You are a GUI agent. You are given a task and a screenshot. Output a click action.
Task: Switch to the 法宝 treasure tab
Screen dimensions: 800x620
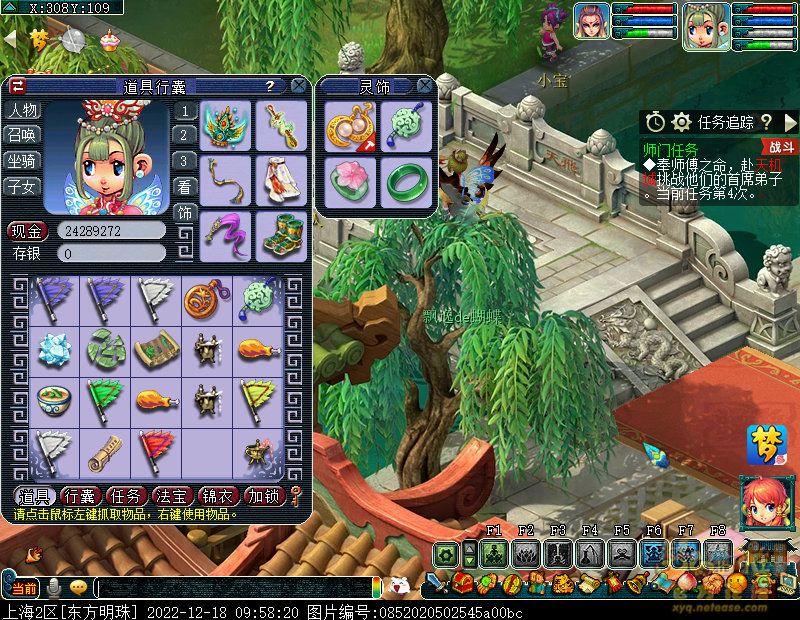[172, 496]
